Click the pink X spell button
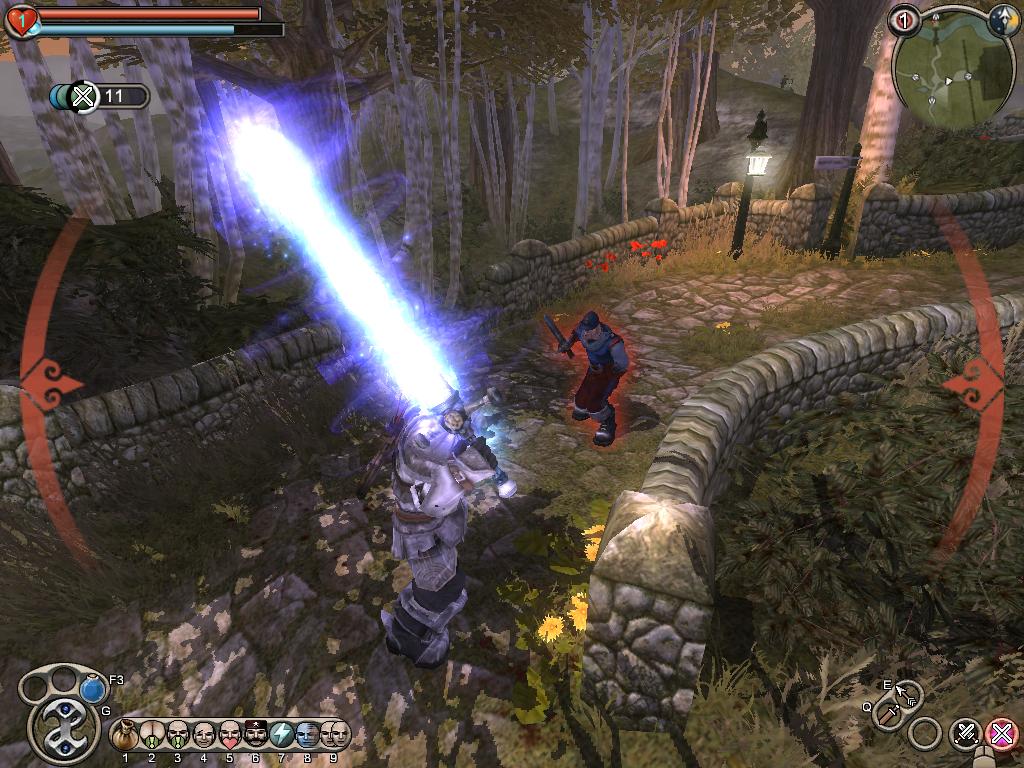 (x=1001, y=735)
